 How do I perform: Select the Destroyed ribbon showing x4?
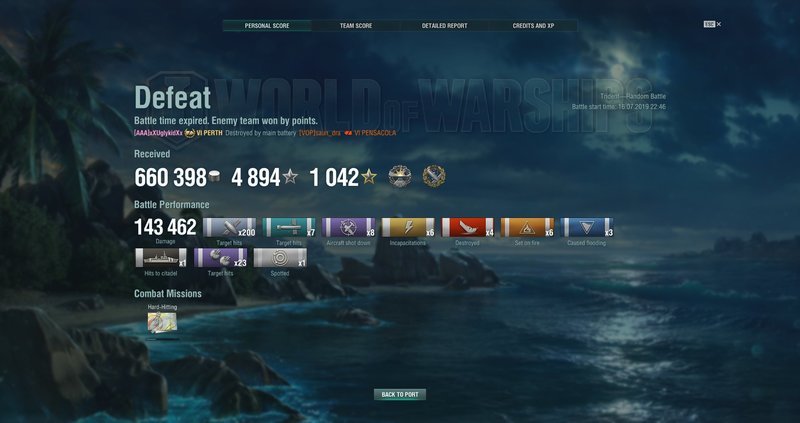(467, 229)
